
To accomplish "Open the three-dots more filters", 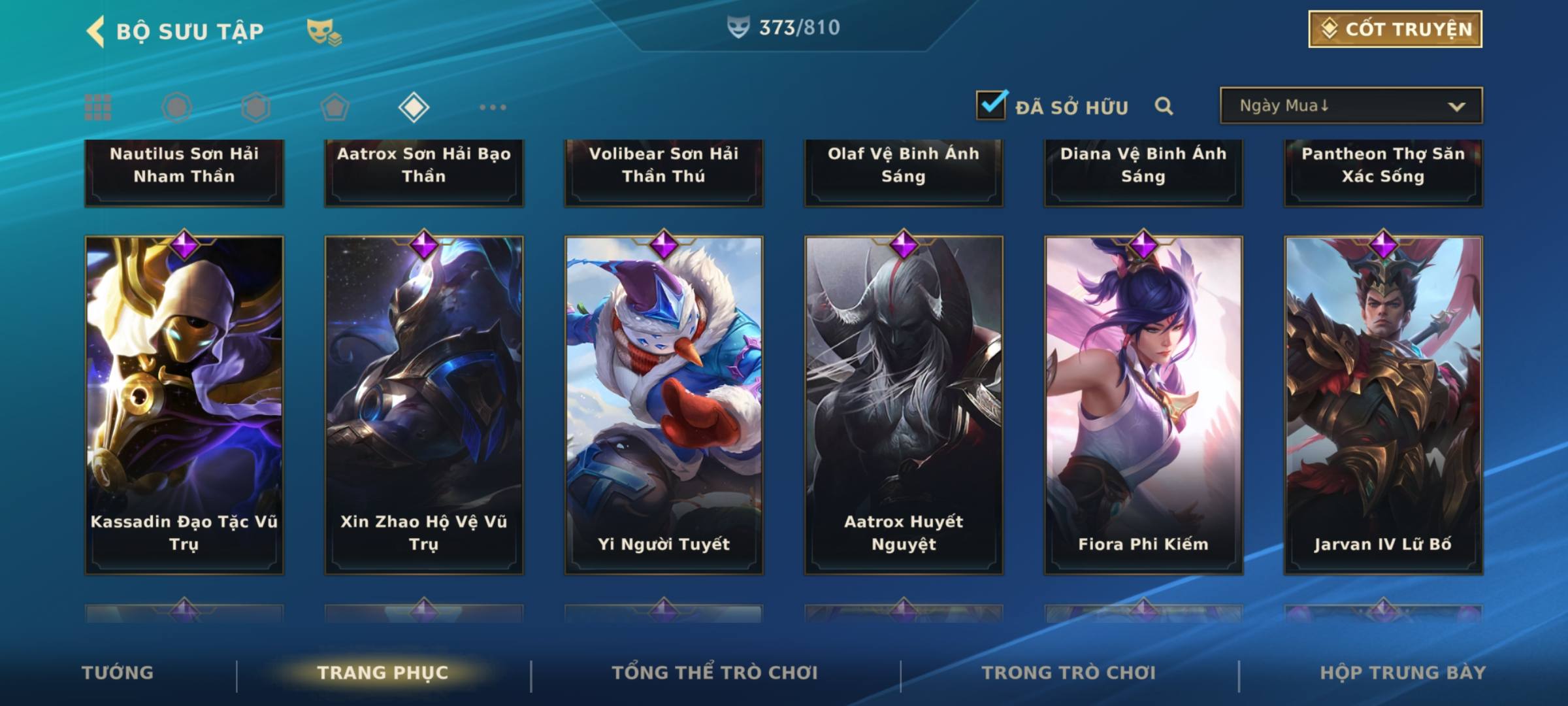I will tap(493, 107).
